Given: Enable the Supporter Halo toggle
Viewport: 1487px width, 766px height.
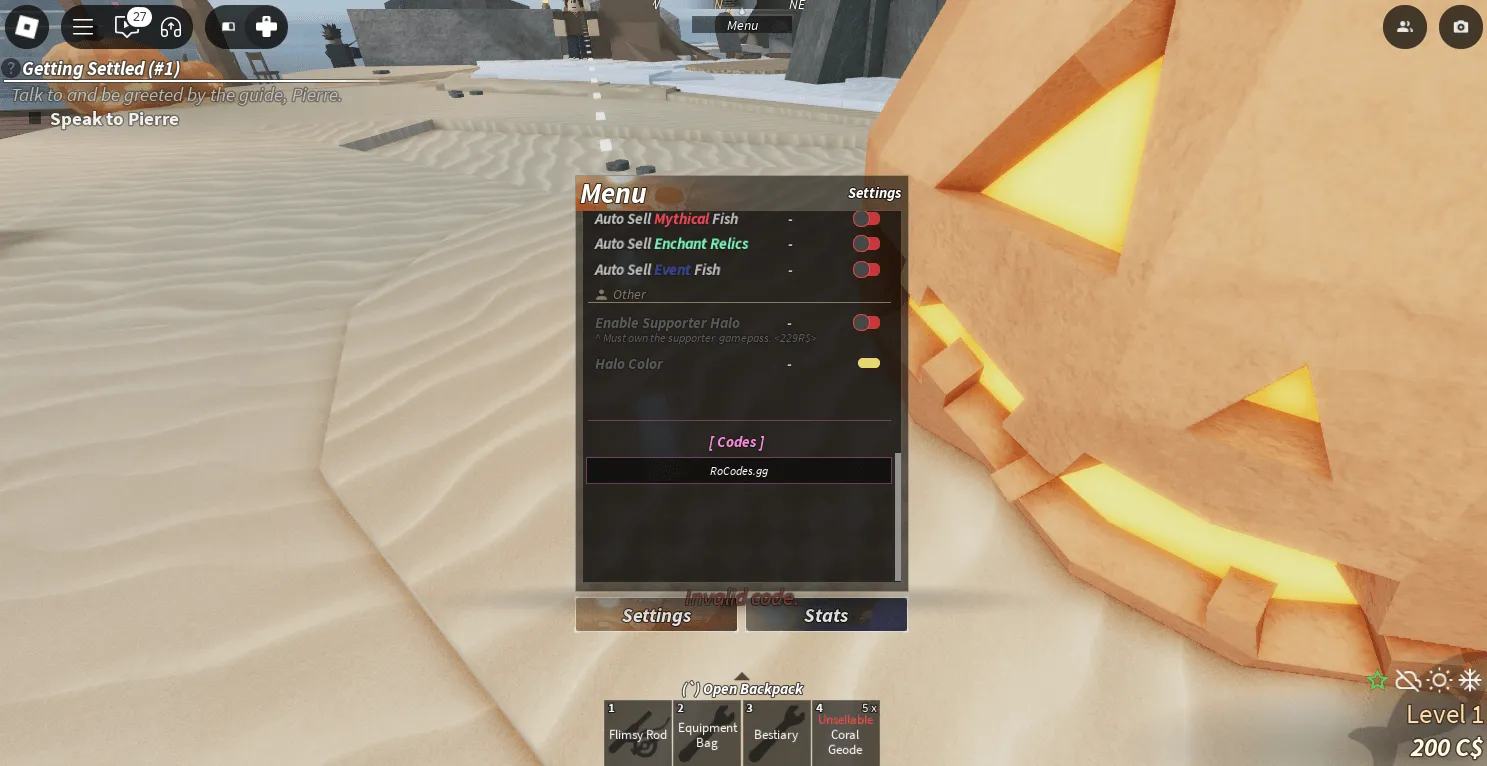Looking at the screenshot, I should 866,323.
